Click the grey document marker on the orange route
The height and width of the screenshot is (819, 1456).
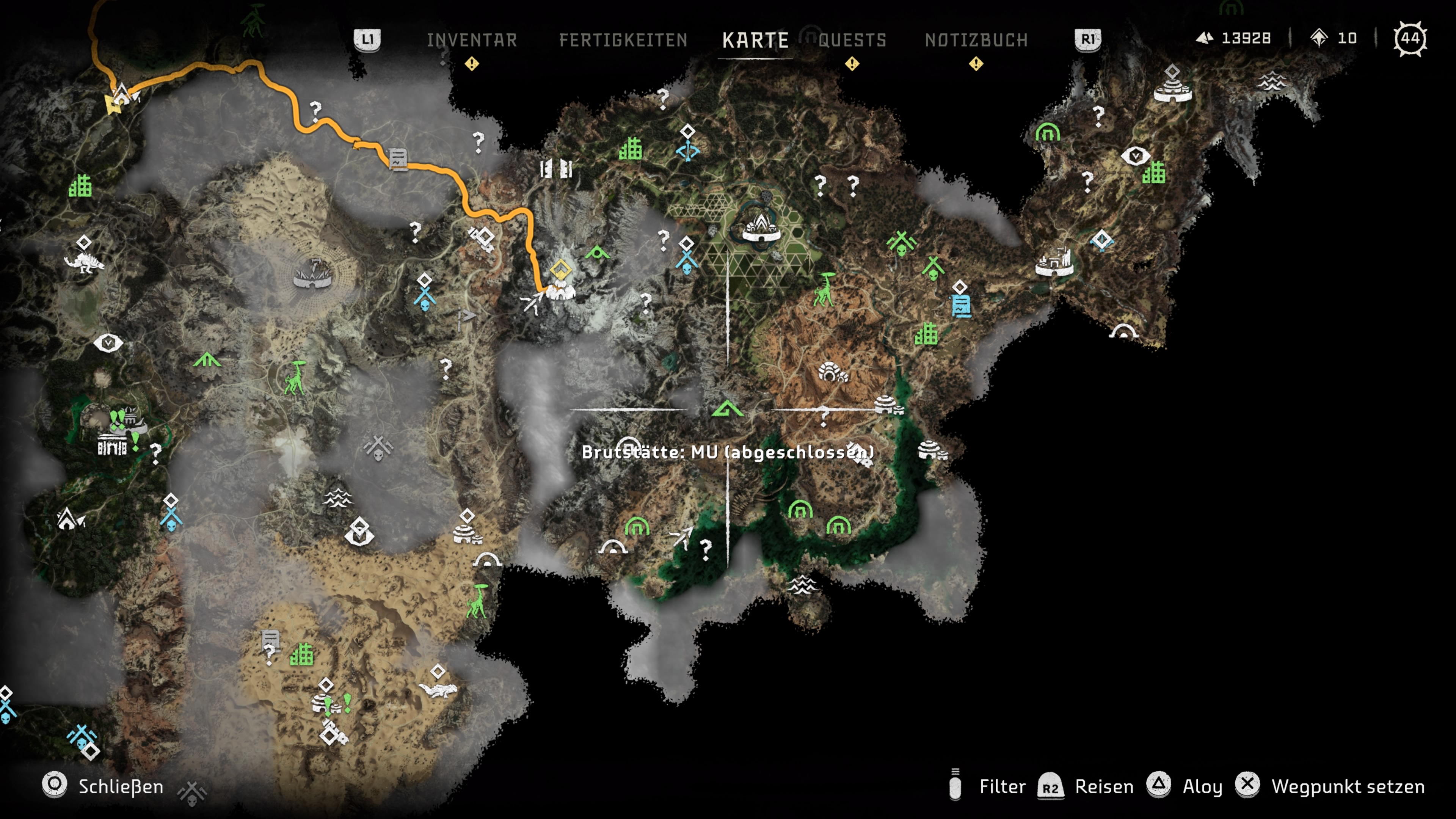pyautogui.click(x=398, y=159)
